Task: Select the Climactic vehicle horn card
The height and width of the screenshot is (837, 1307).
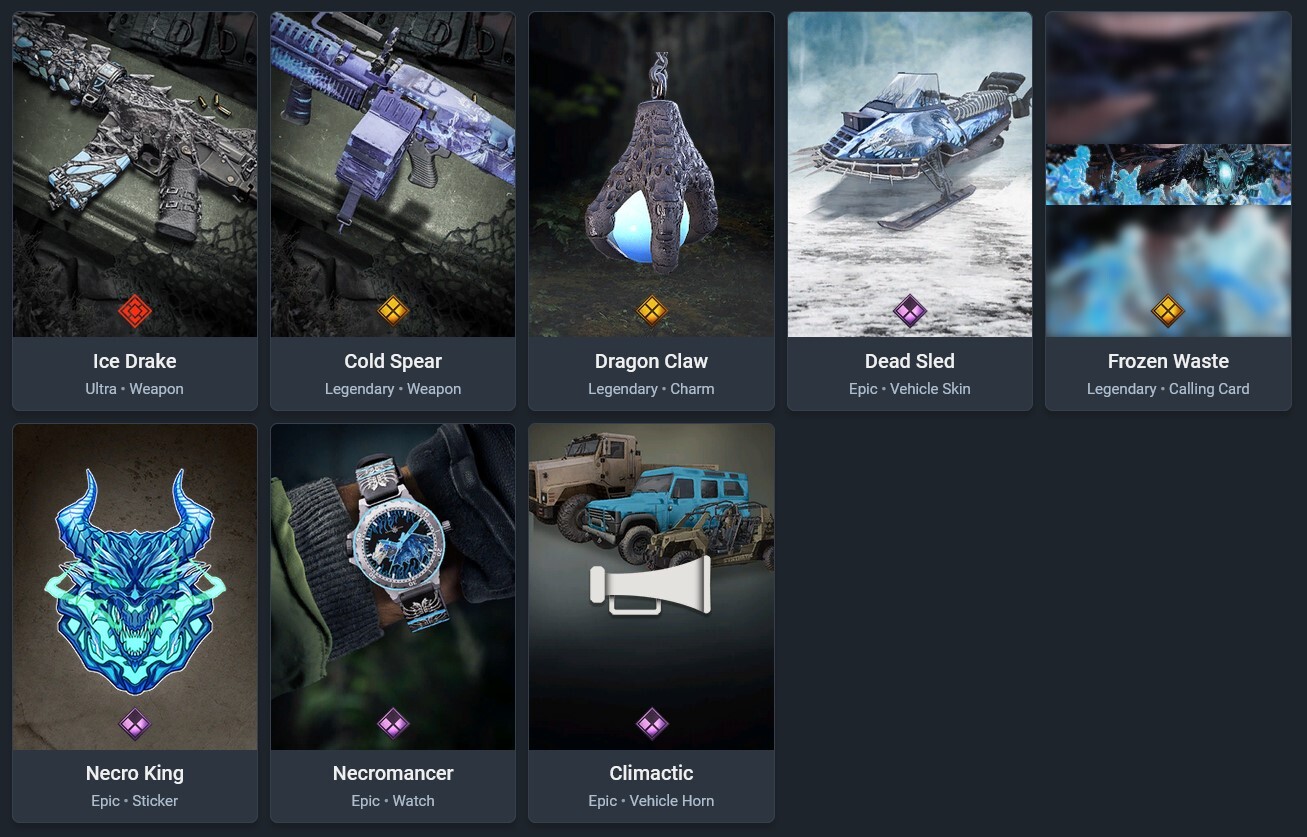Action: click(651, 622)
